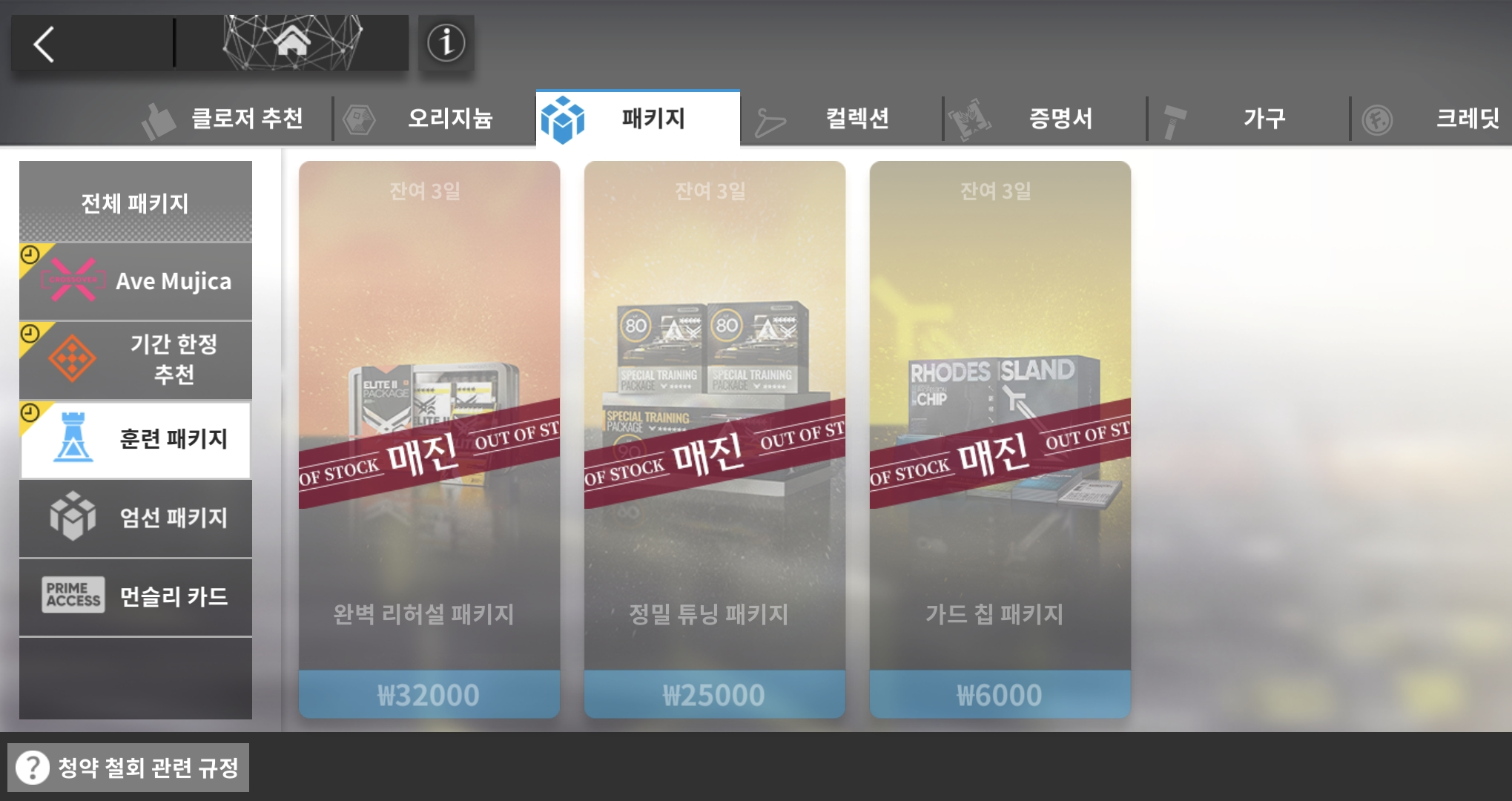Select the 기간 한정 추천 category
The image size is (1512, 801).
(135, 360)
